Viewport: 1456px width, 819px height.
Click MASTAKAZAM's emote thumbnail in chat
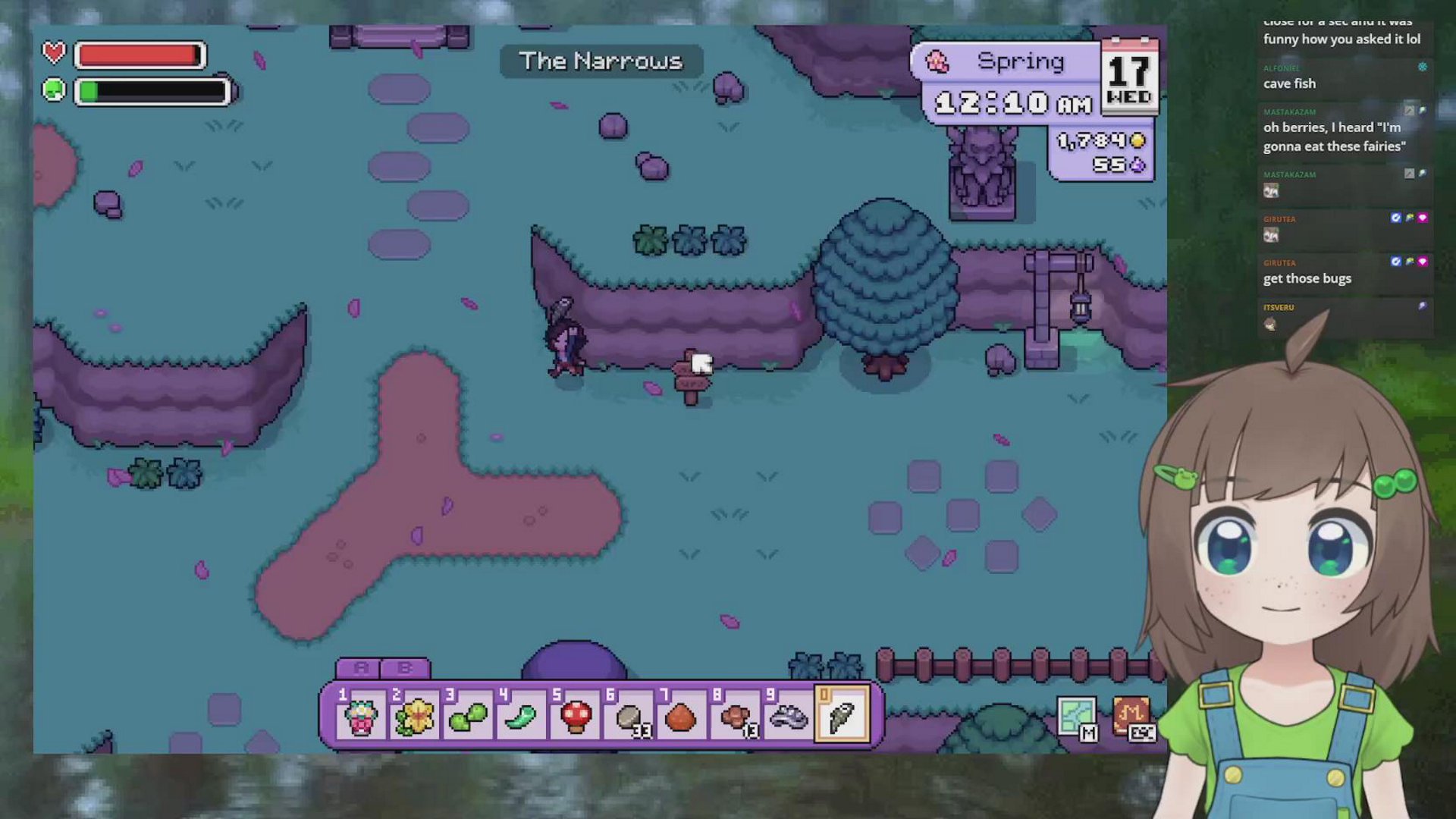[x=1271, y=190]
